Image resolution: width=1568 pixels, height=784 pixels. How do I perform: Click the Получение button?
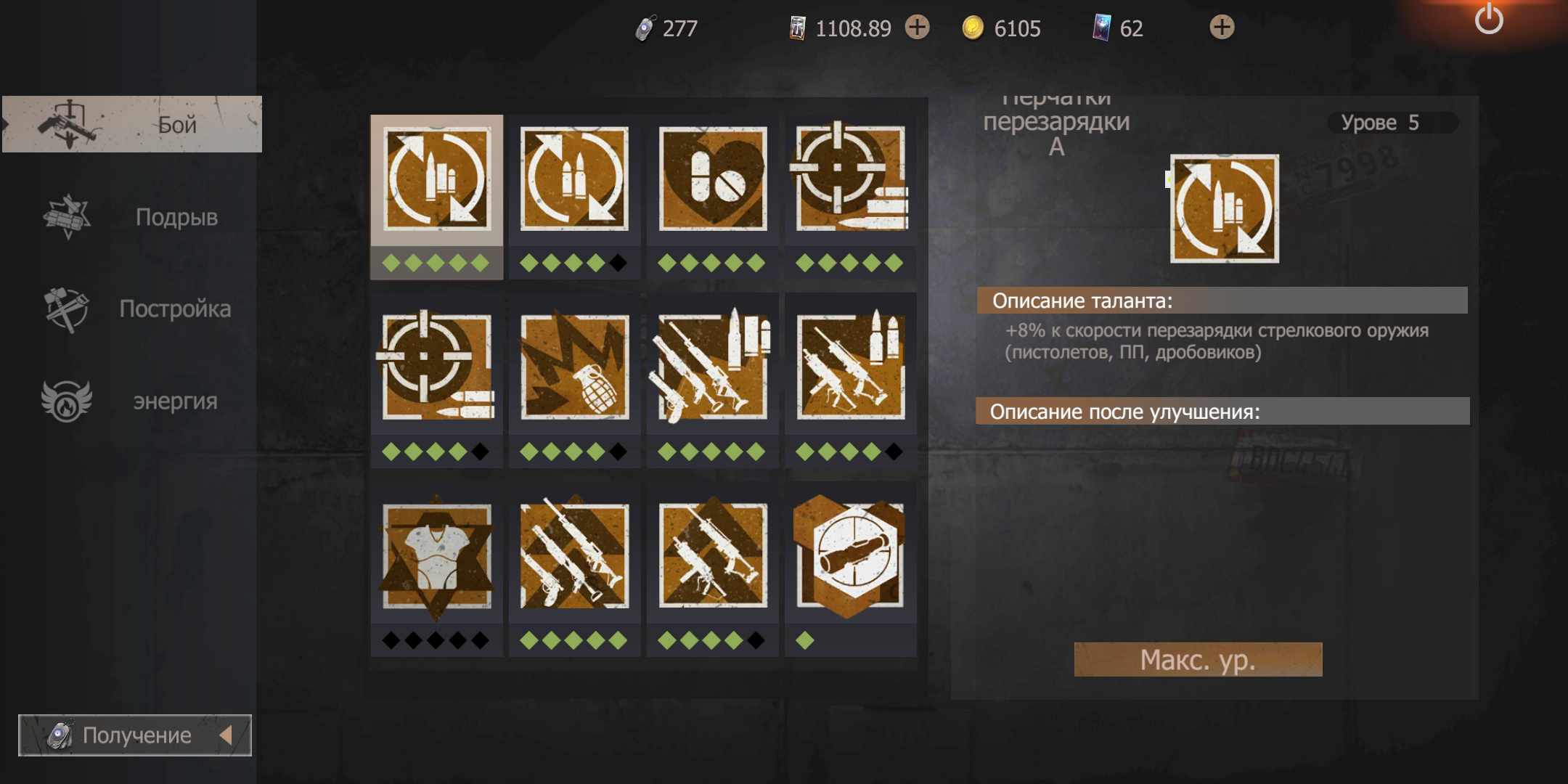coord(135,735)
